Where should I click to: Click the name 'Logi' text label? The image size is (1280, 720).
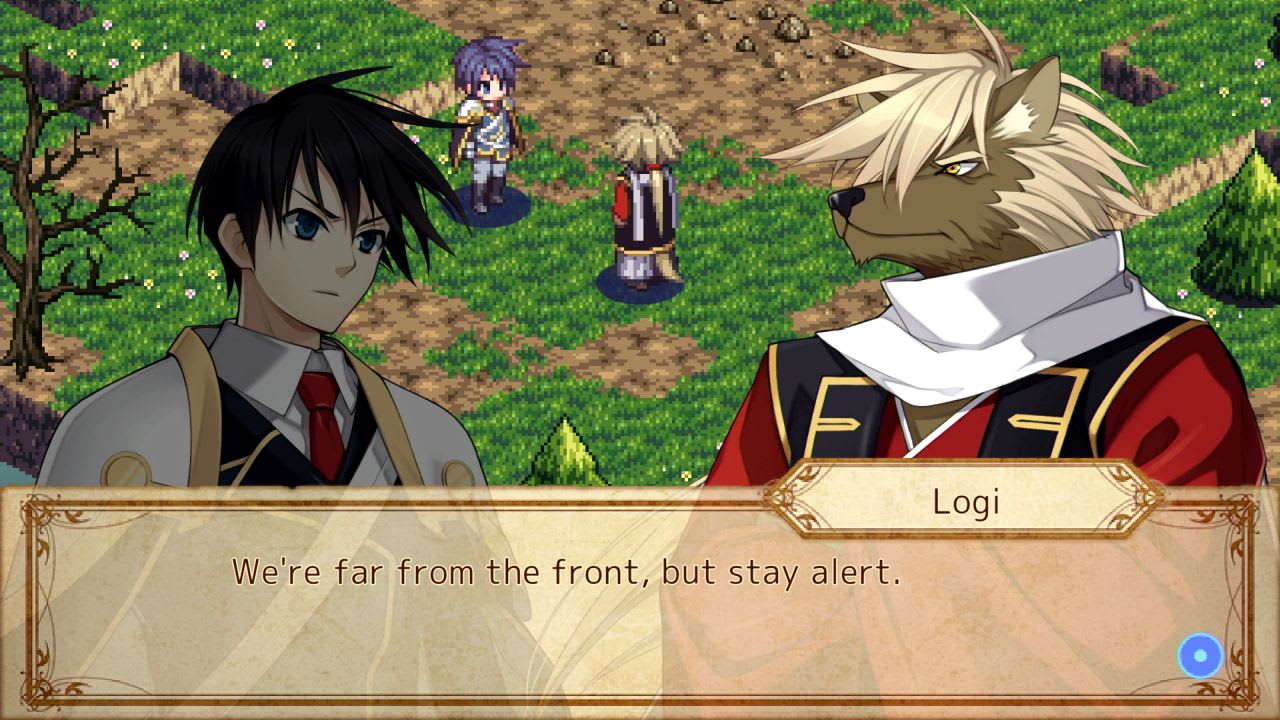[x=968, y=502]
